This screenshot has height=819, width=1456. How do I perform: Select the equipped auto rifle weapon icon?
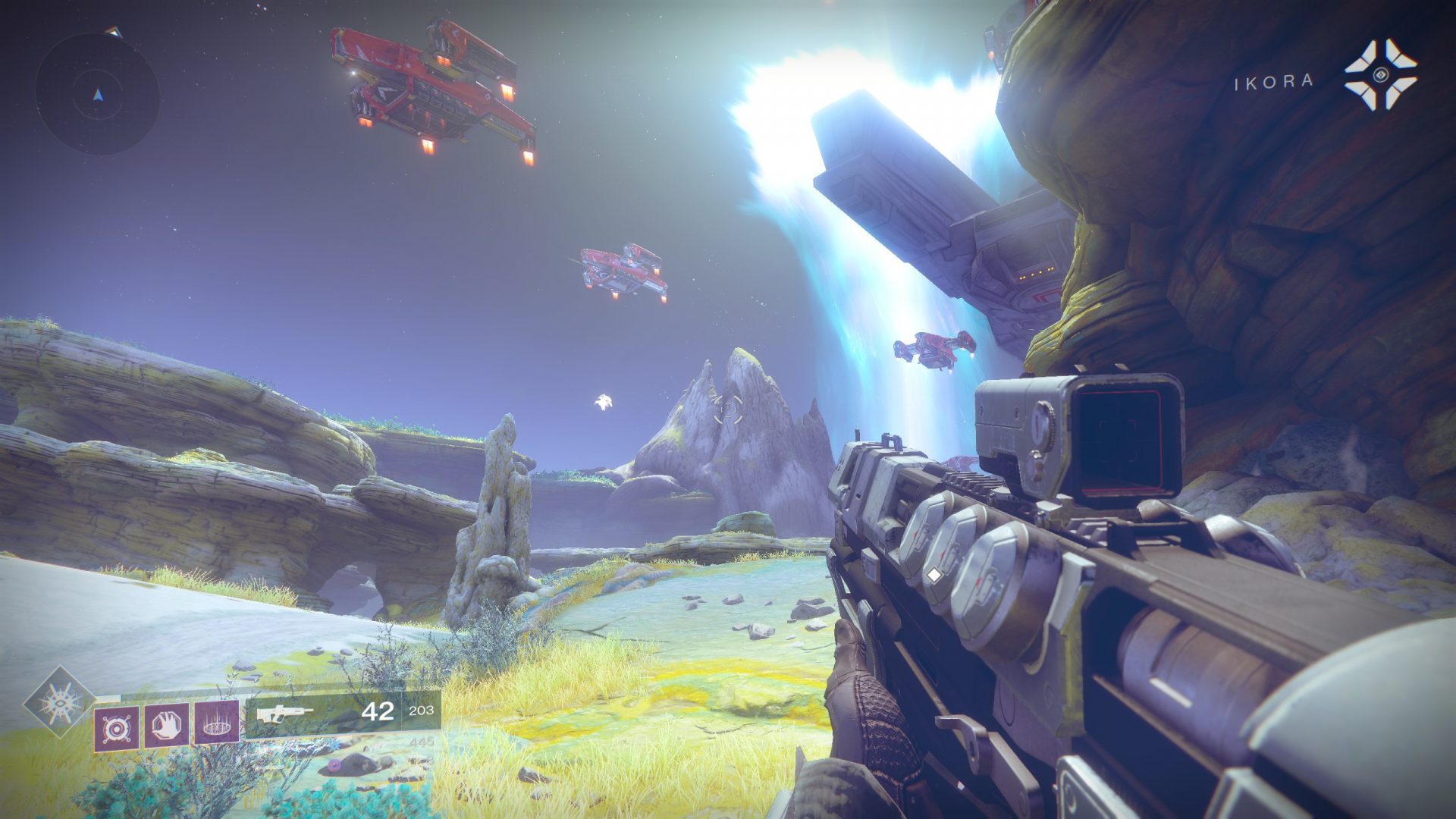284,714
